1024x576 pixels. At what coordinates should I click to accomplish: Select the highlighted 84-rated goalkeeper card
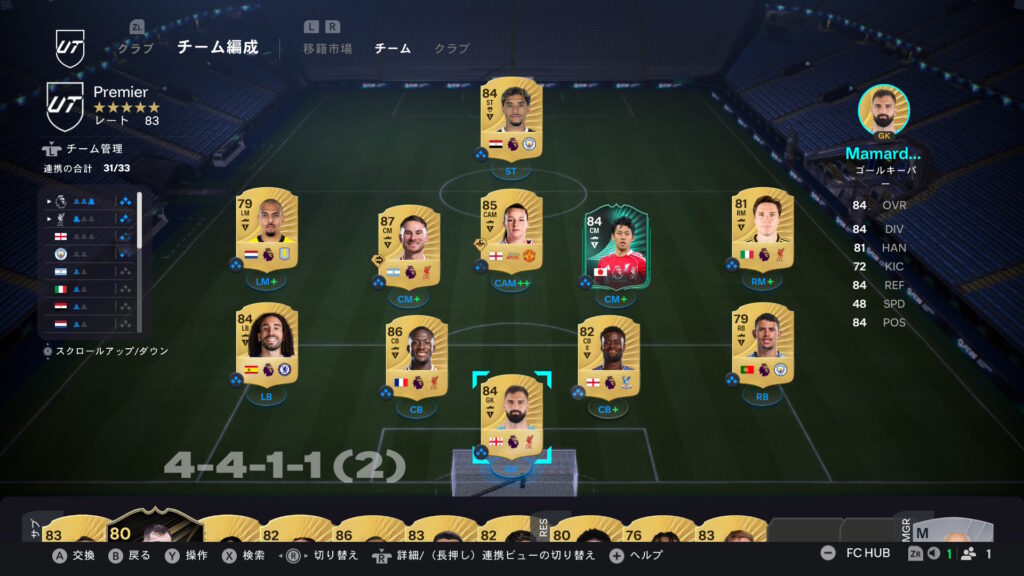tap(511, 416)
